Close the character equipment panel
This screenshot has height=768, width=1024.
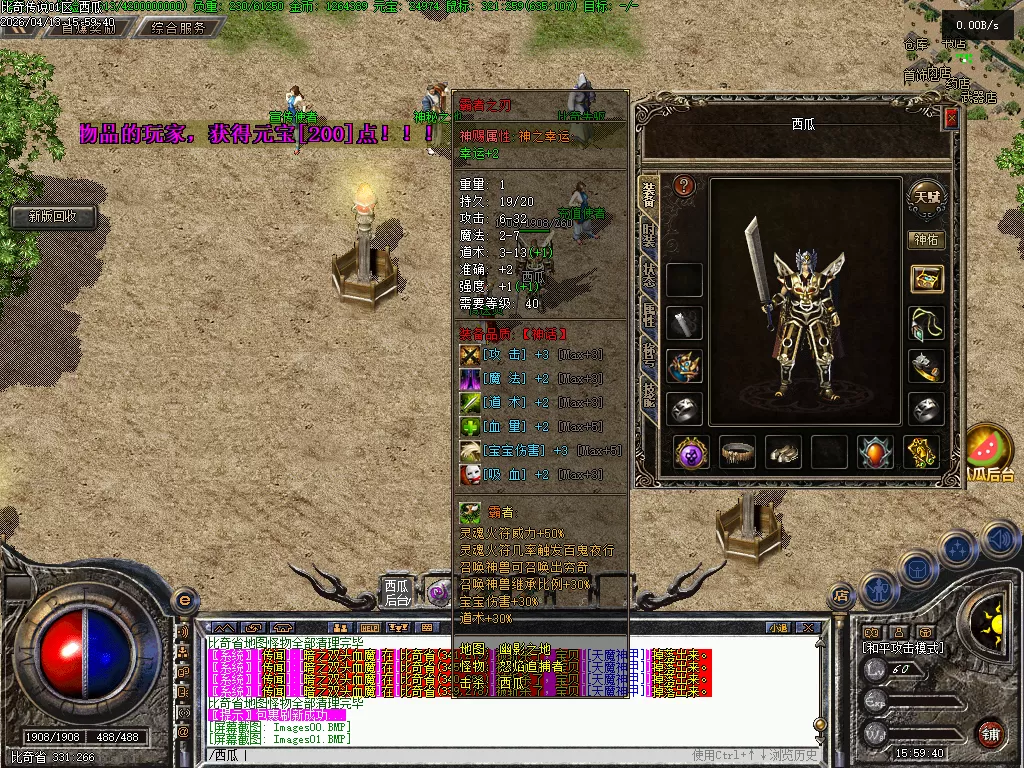(951, 118)
